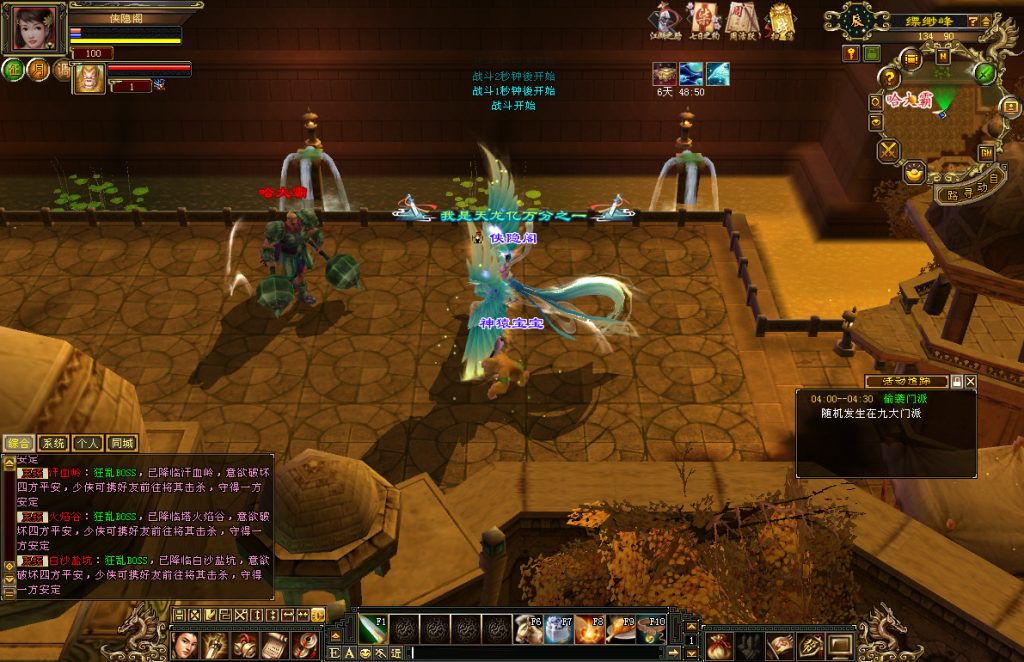
Task: Activate the F8 fire skill slot
Action: click(x=589, y=628)
